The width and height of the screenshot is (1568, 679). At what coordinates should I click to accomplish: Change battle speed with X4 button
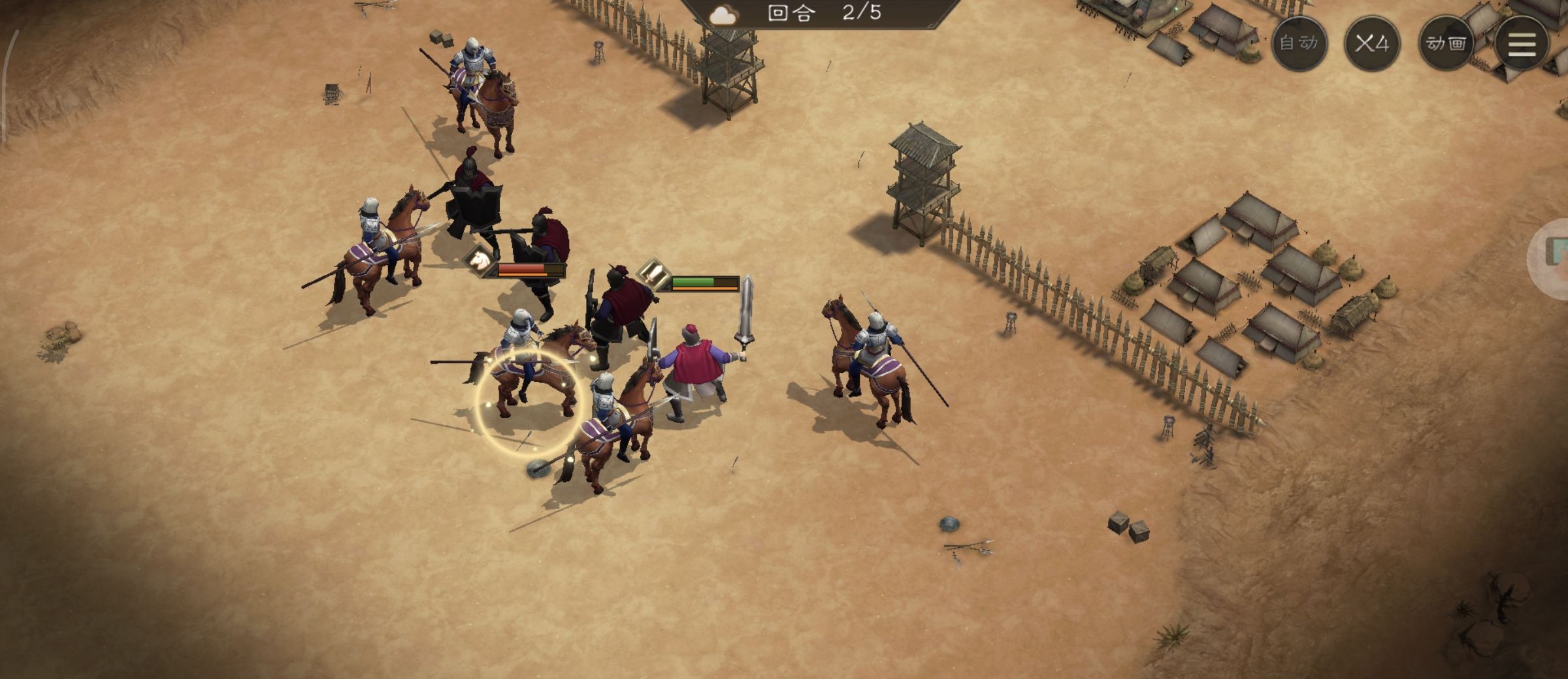1371,44
